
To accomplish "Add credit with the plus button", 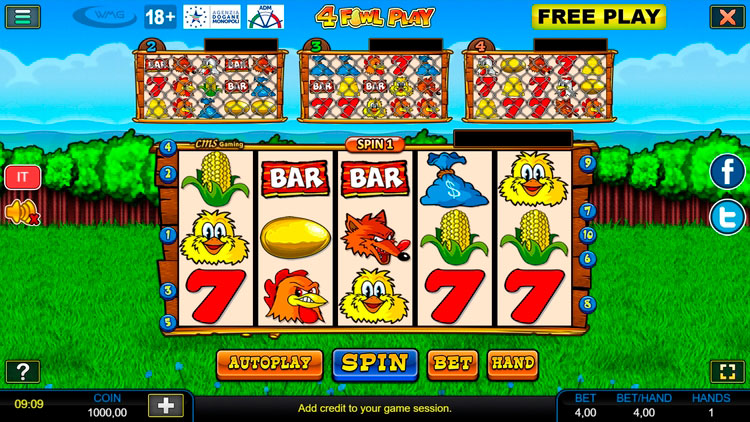I will [x=165, y=405].
